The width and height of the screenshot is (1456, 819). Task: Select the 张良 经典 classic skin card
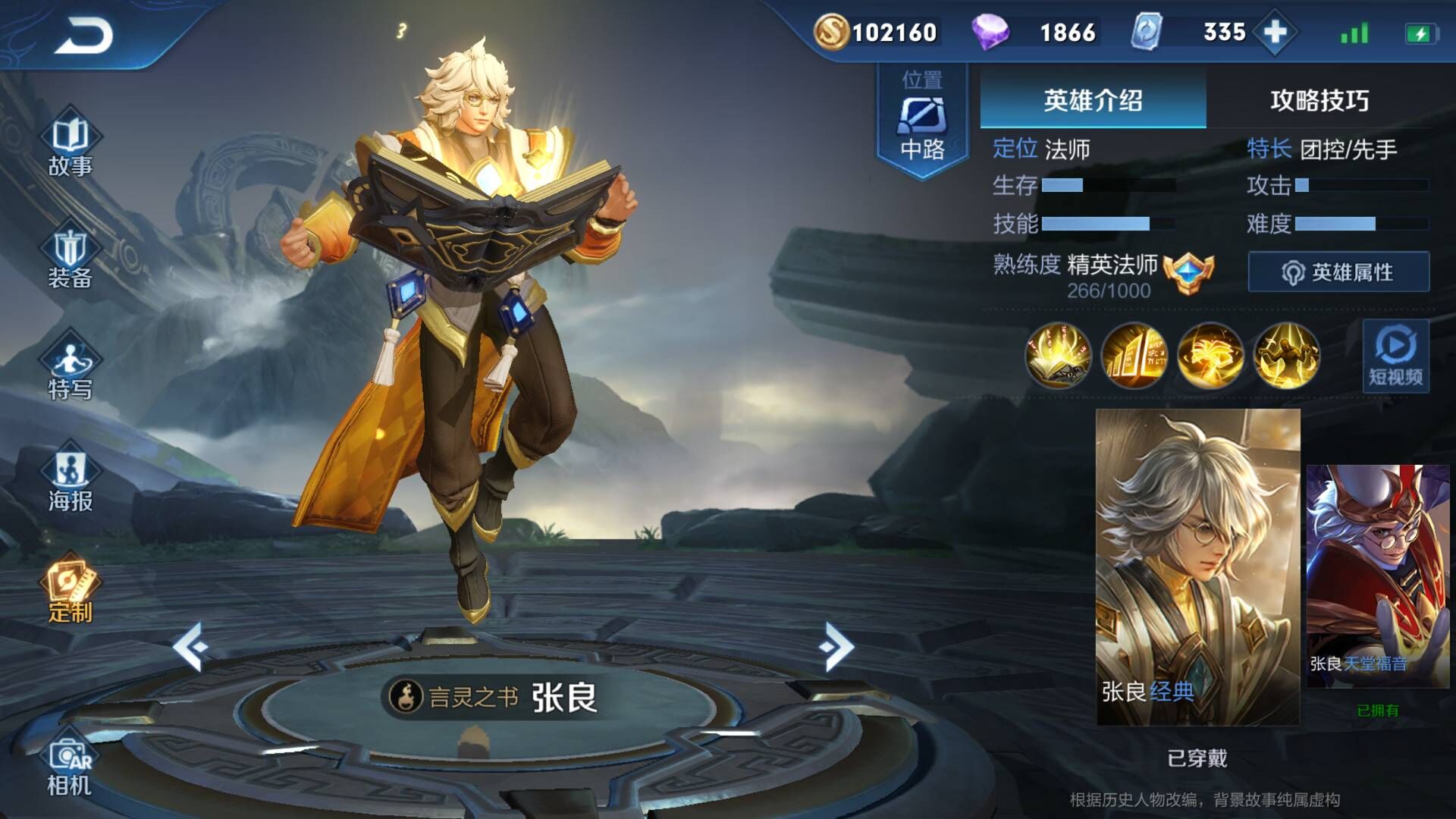pos(1197,566)
